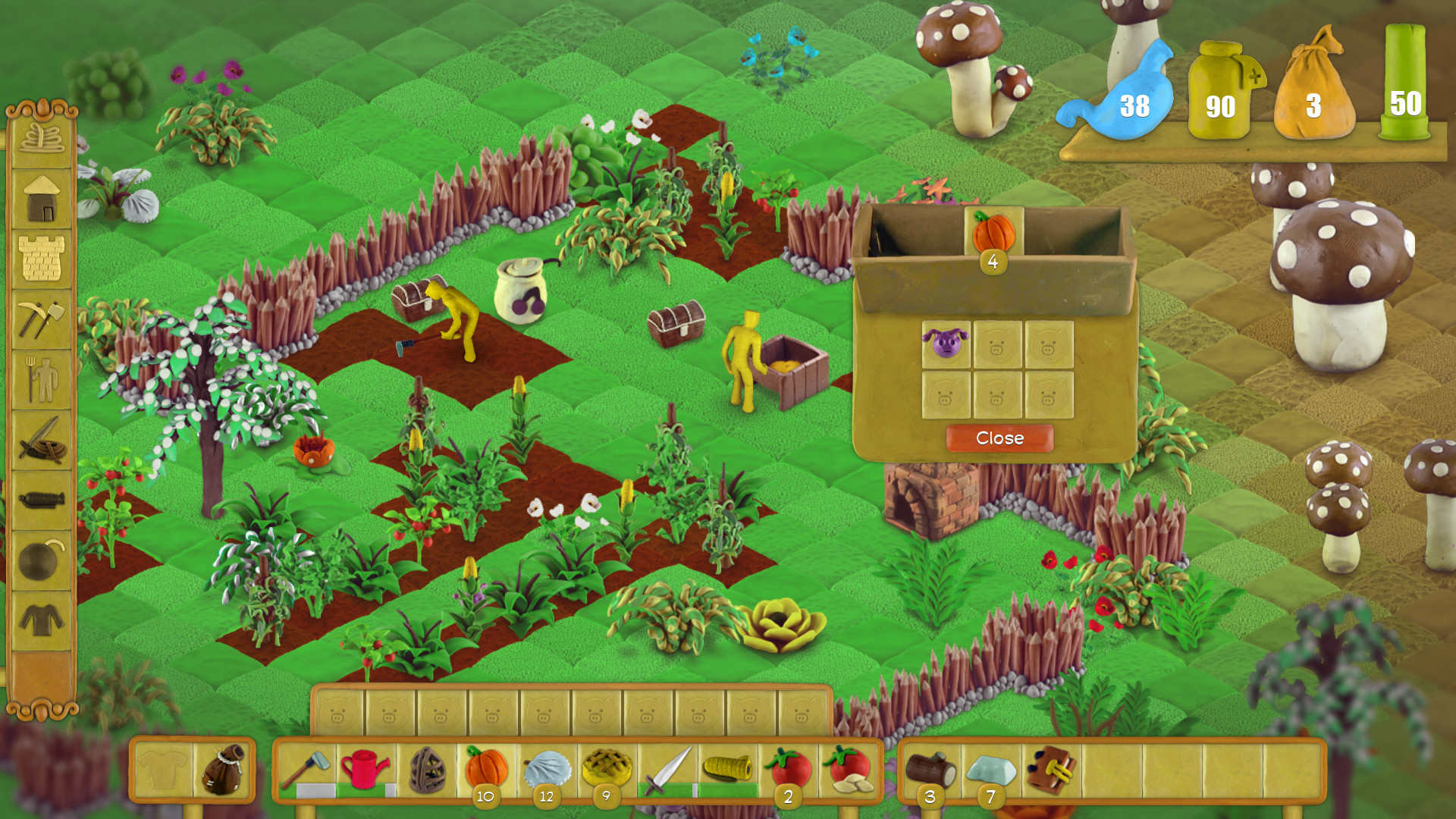Open the castle wall building category
Viewport: 1456px width, 819px height.
[x=42, y=258]
